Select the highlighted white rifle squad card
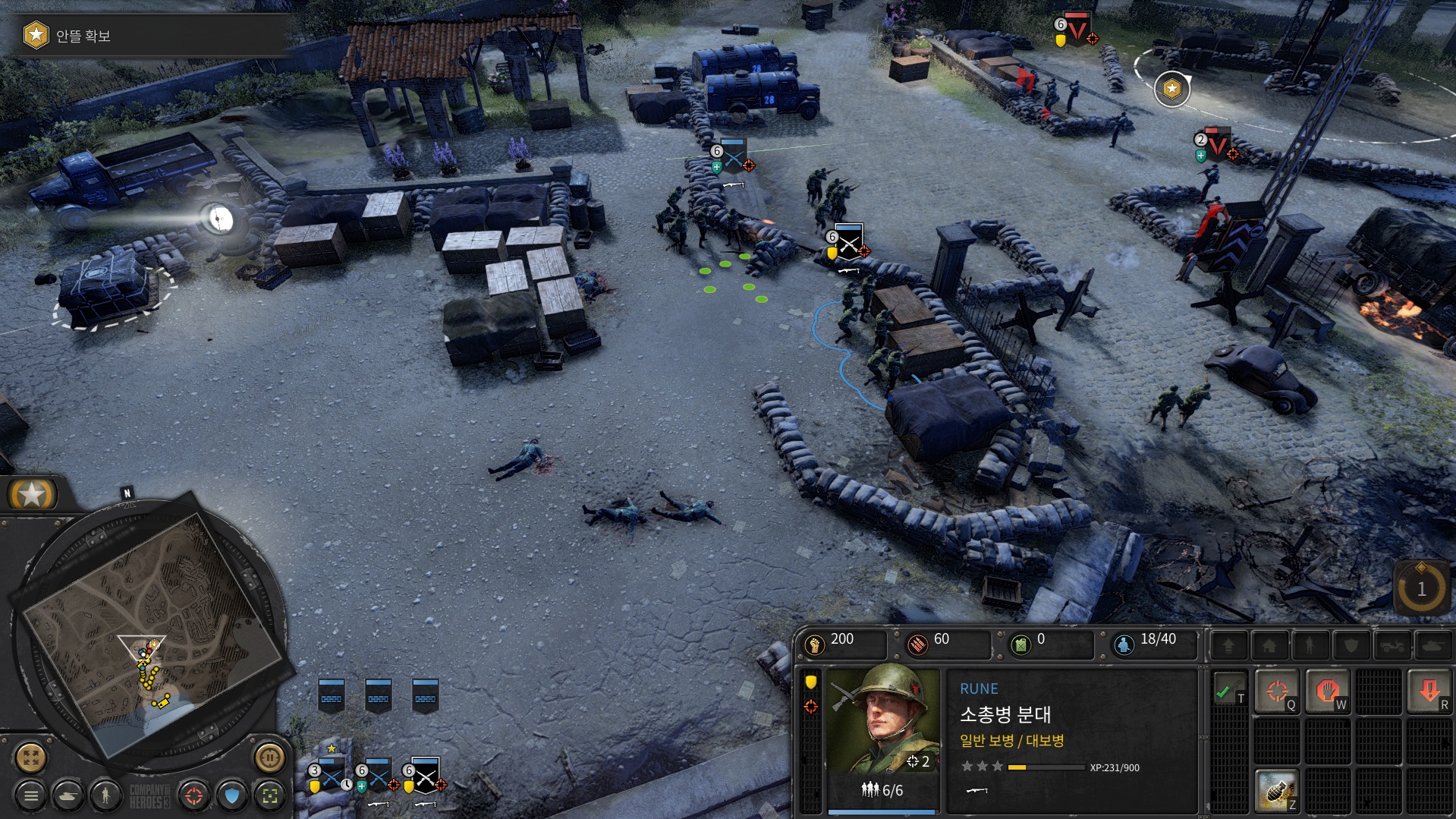 [425, 776]
